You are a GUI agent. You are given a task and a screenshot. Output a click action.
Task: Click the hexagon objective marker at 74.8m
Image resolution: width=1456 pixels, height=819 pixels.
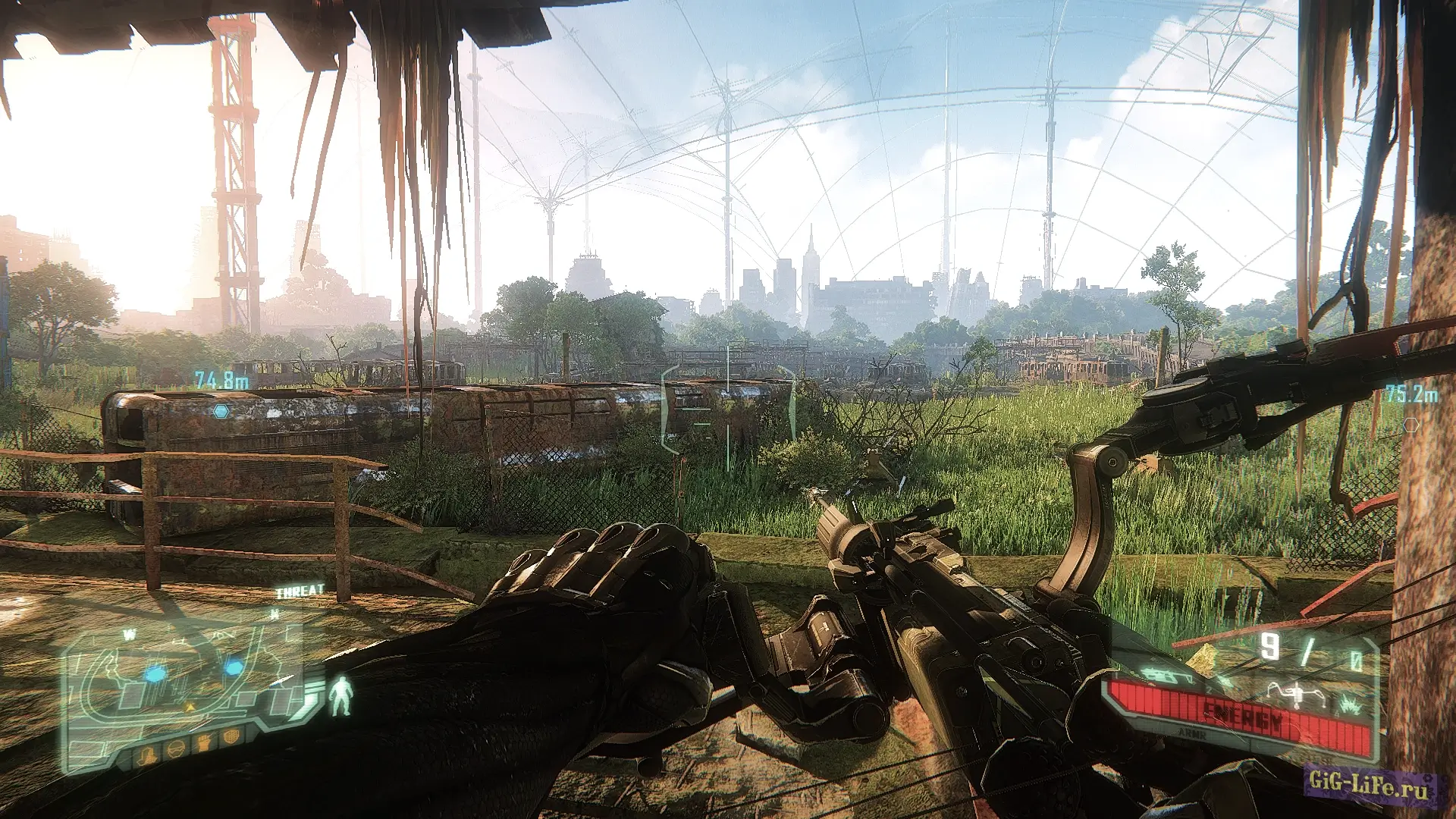coord(221,412)
